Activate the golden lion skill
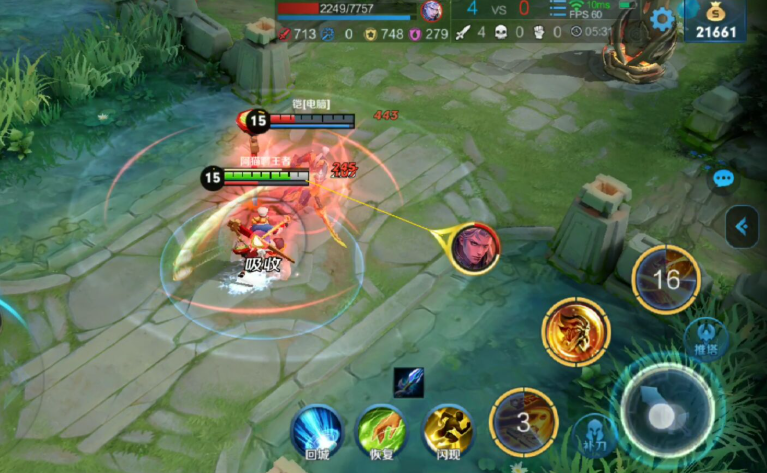This screenshot has height=473, width=767. (x=576, y=331)
